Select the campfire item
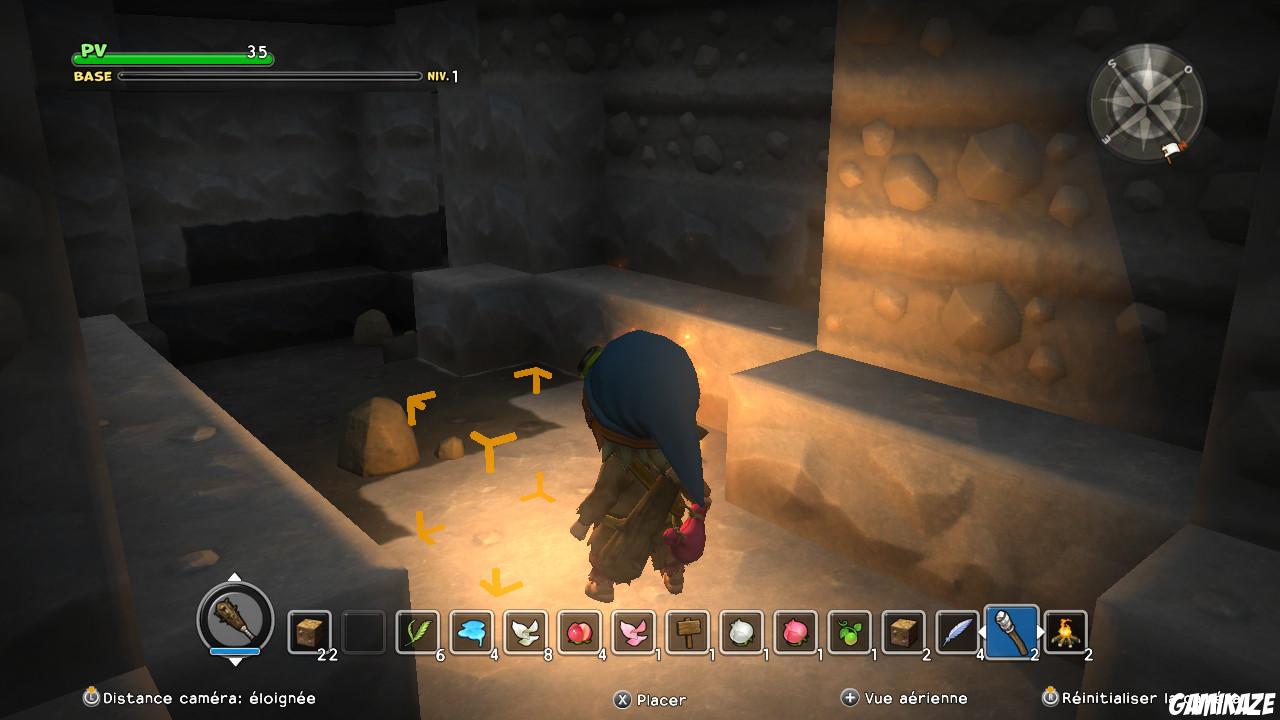Viewport: 1280px width, 720px height. pos(1068,630)
